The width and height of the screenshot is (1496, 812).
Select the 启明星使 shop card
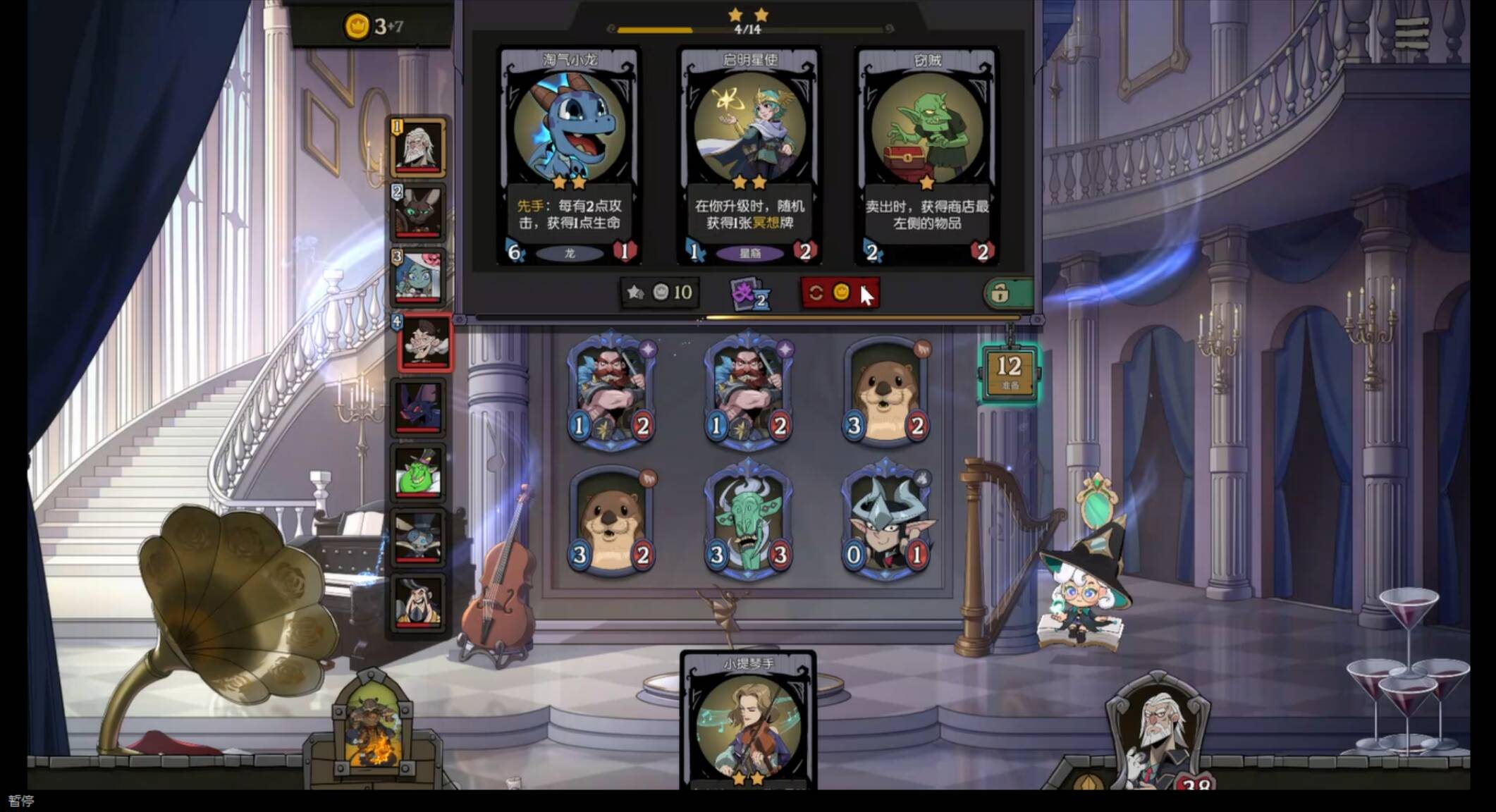[749, 155]
